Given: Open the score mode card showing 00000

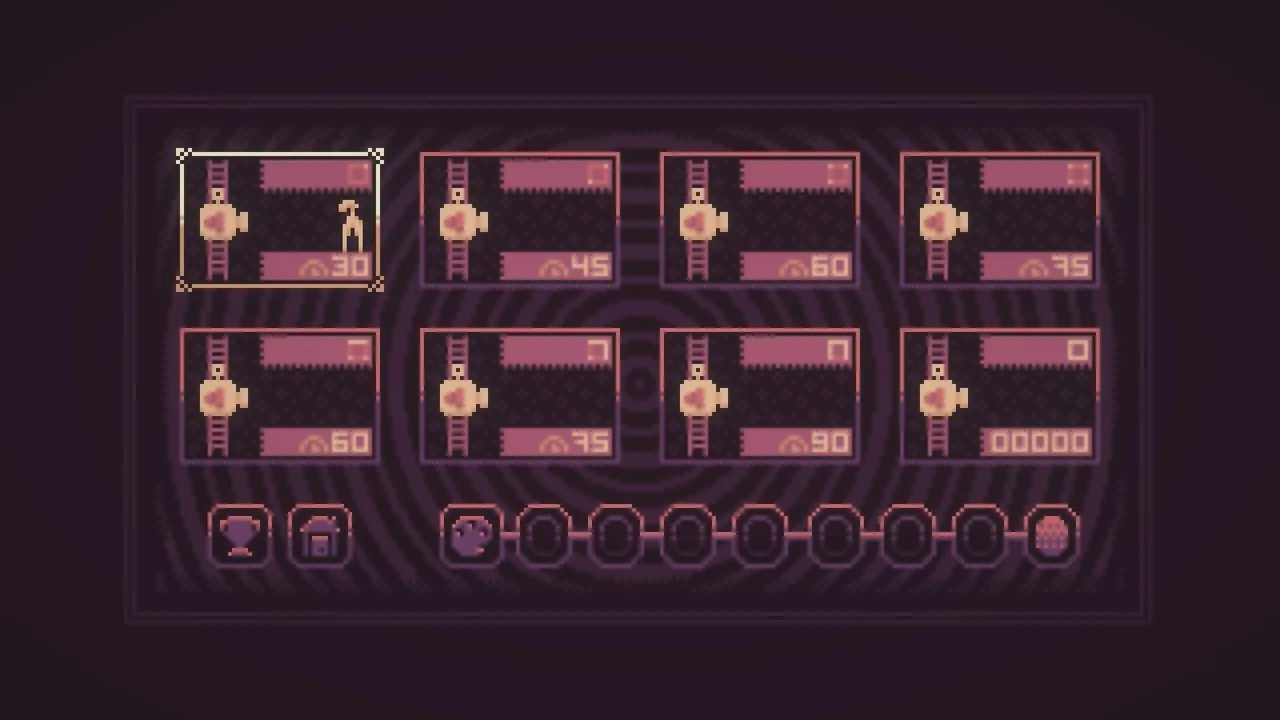Looking at the screenshot, I should (x=999, y=393).
